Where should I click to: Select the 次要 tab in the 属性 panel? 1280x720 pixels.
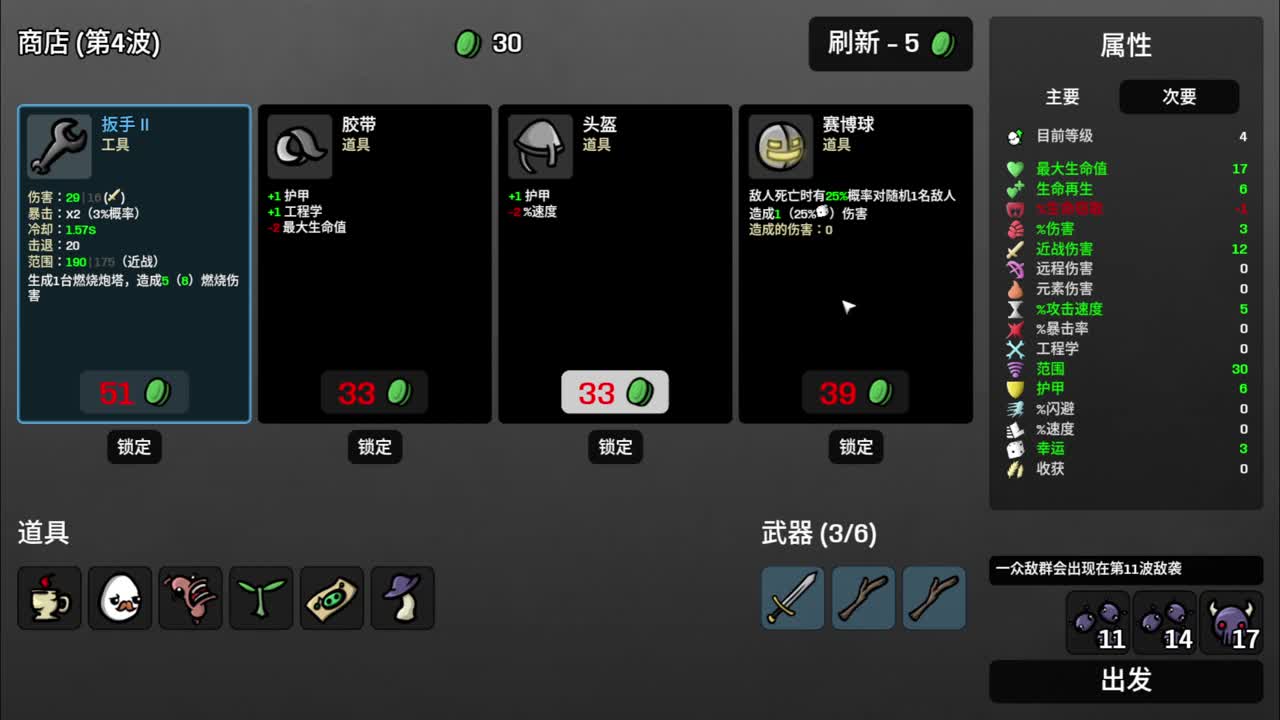click(1179, 97)
